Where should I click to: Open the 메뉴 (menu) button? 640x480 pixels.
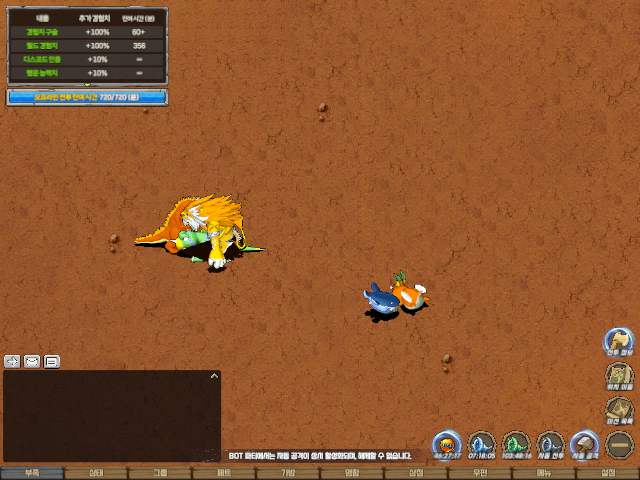[544, 473]
